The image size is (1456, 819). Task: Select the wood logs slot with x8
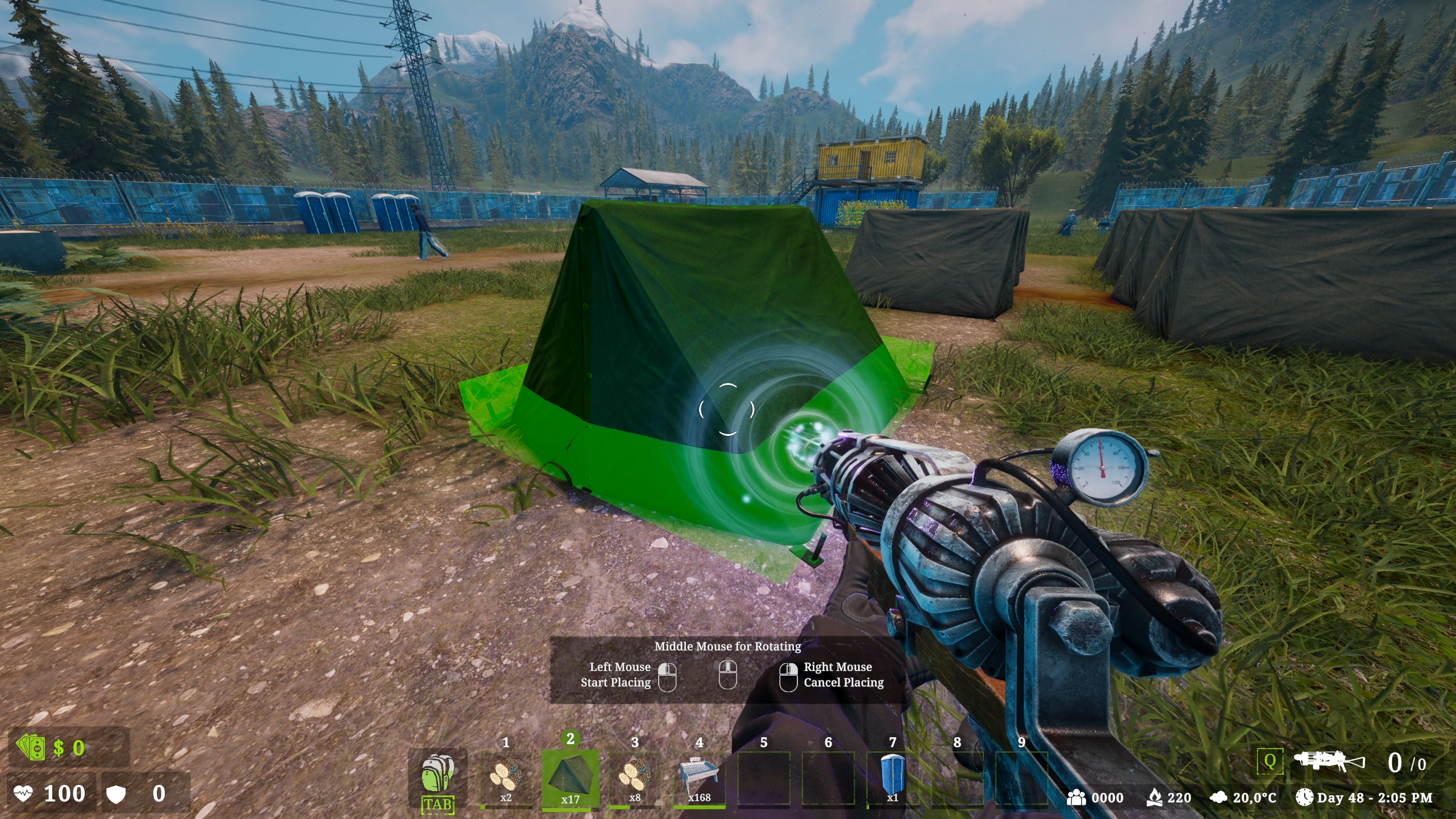pos(635,777)
